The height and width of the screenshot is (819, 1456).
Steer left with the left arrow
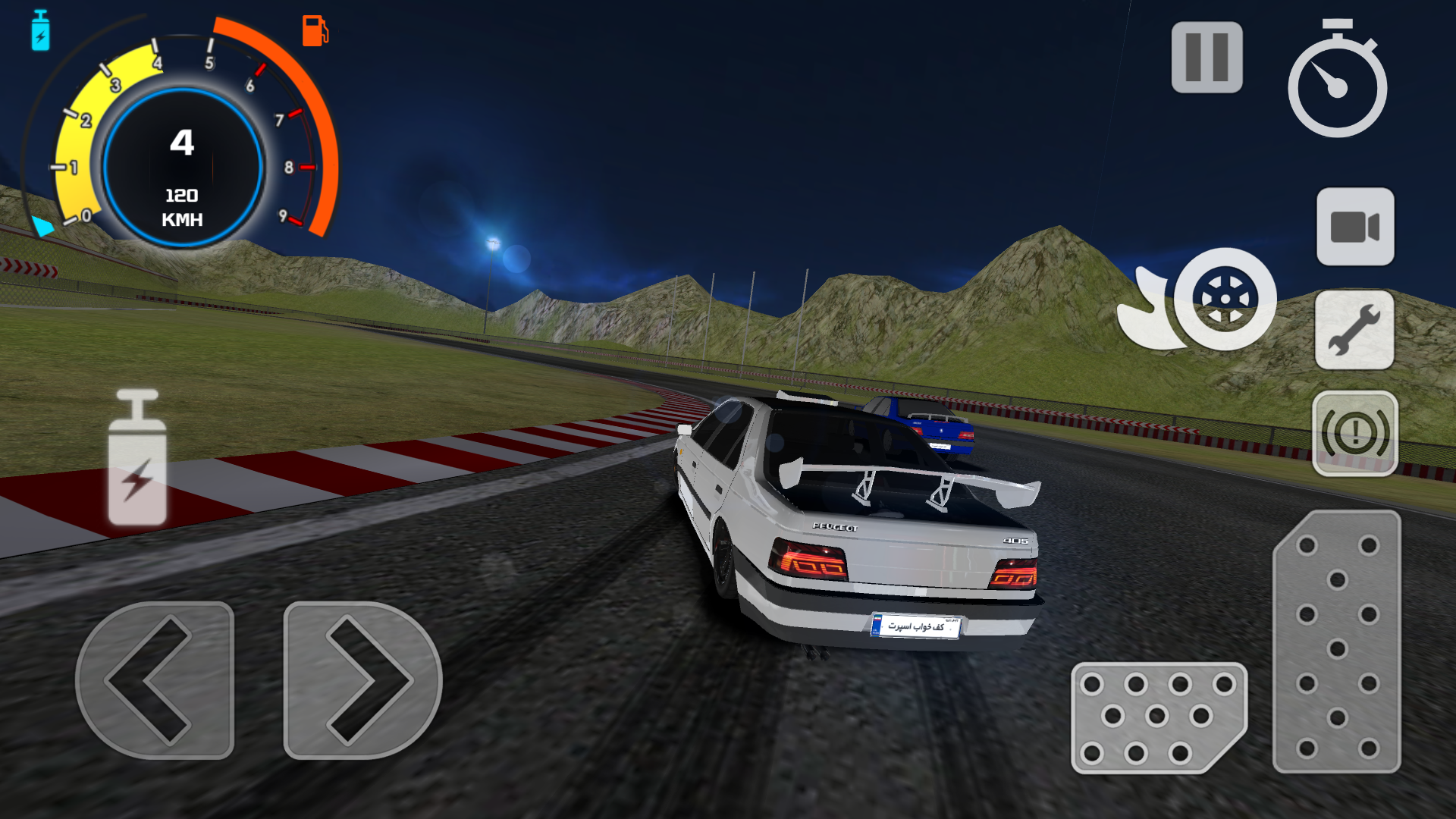[x=155, y=680]
